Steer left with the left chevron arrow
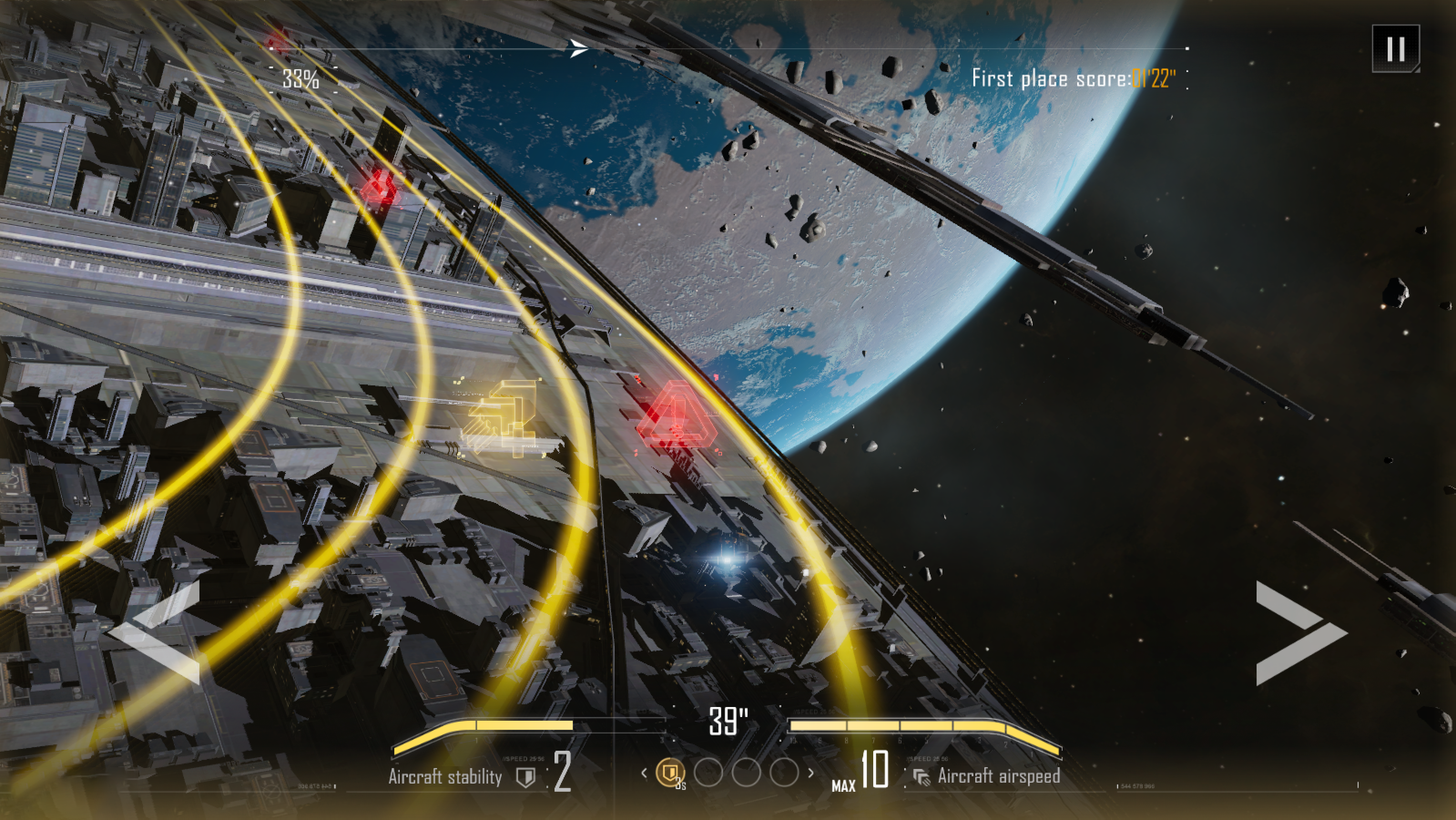This screenshot has height=820, width=1456. [156, 633]
